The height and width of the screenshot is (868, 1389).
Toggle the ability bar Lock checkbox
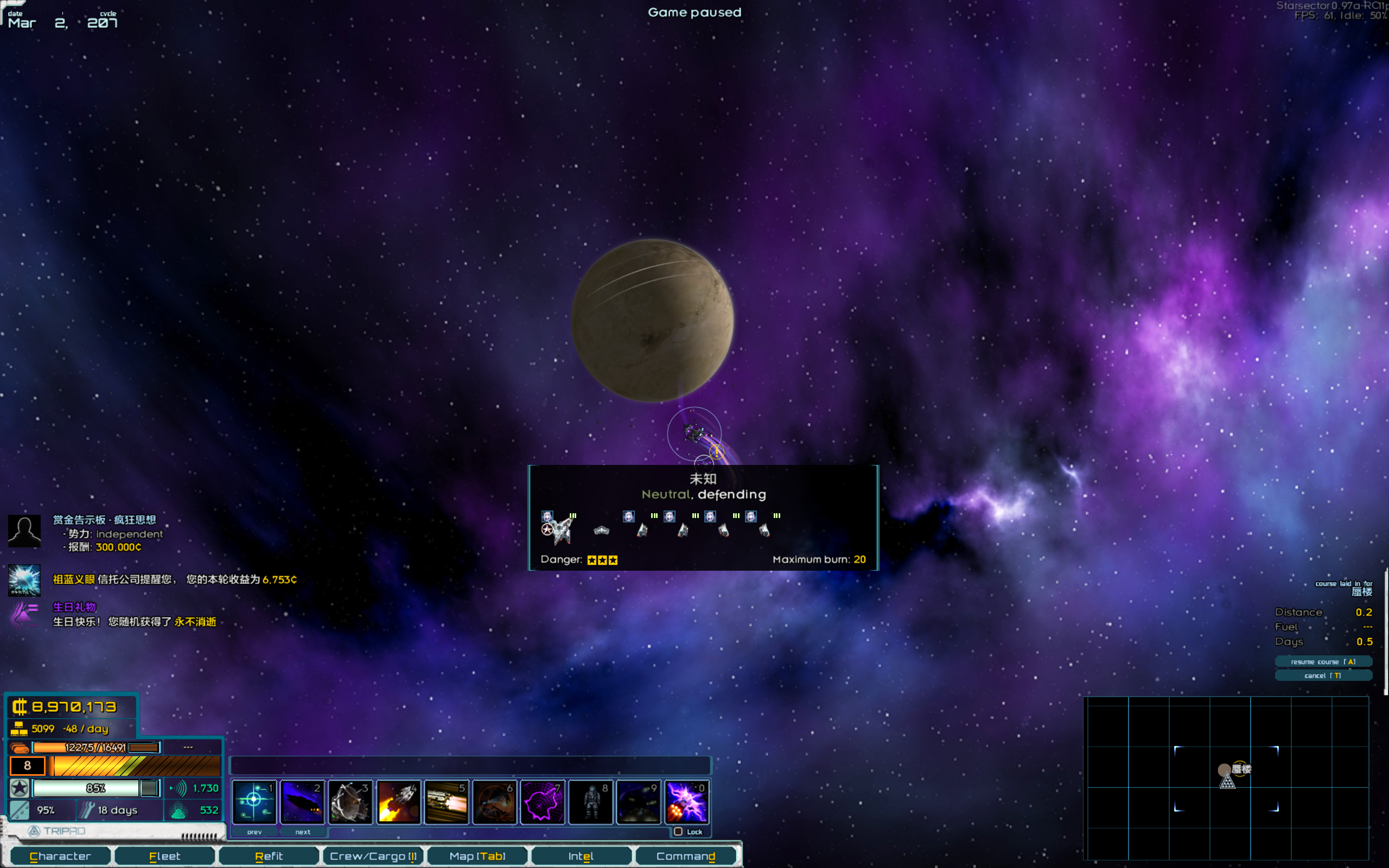click(678, 832)
